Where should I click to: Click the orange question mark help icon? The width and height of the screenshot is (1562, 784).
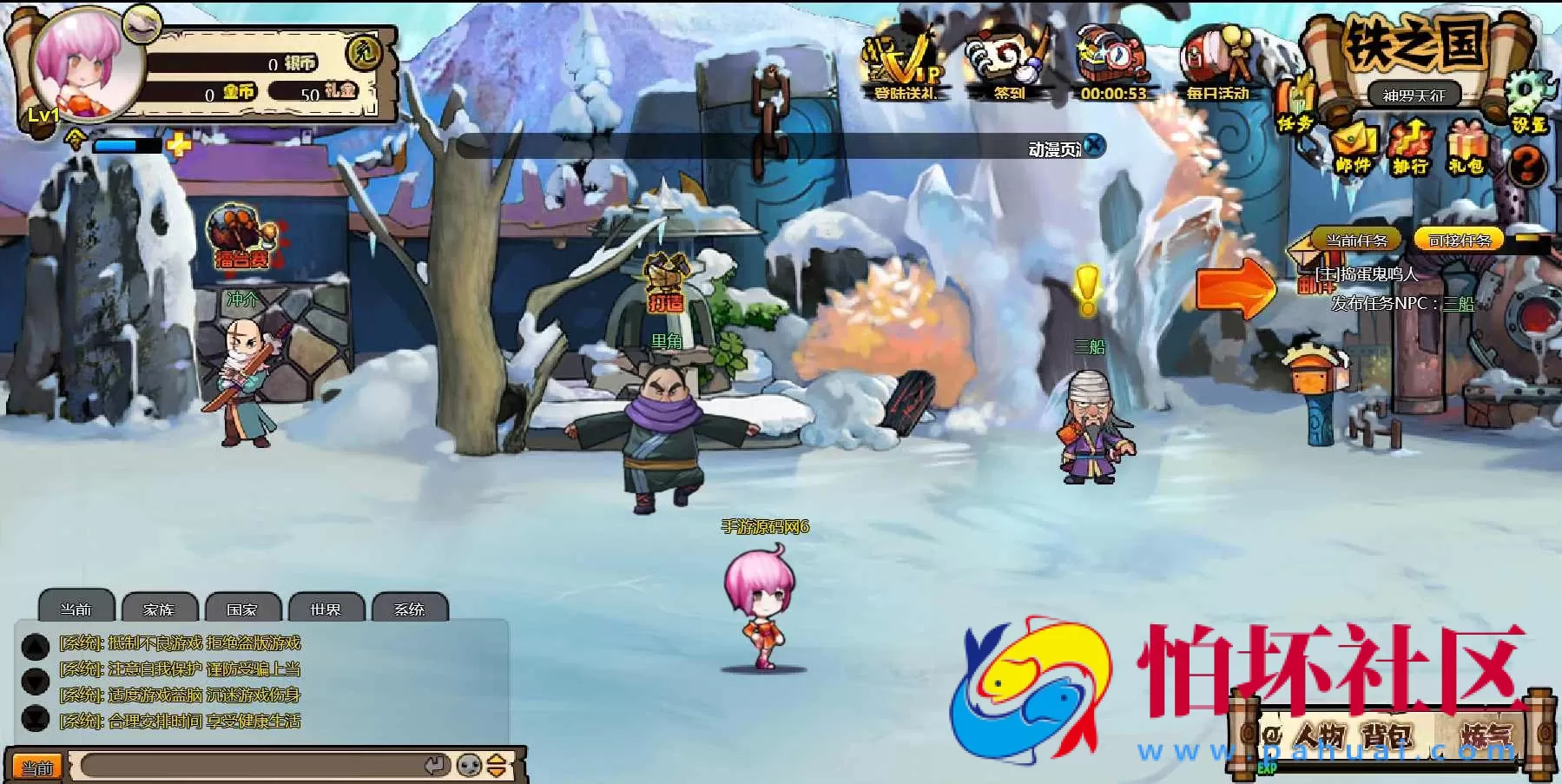1527,164
